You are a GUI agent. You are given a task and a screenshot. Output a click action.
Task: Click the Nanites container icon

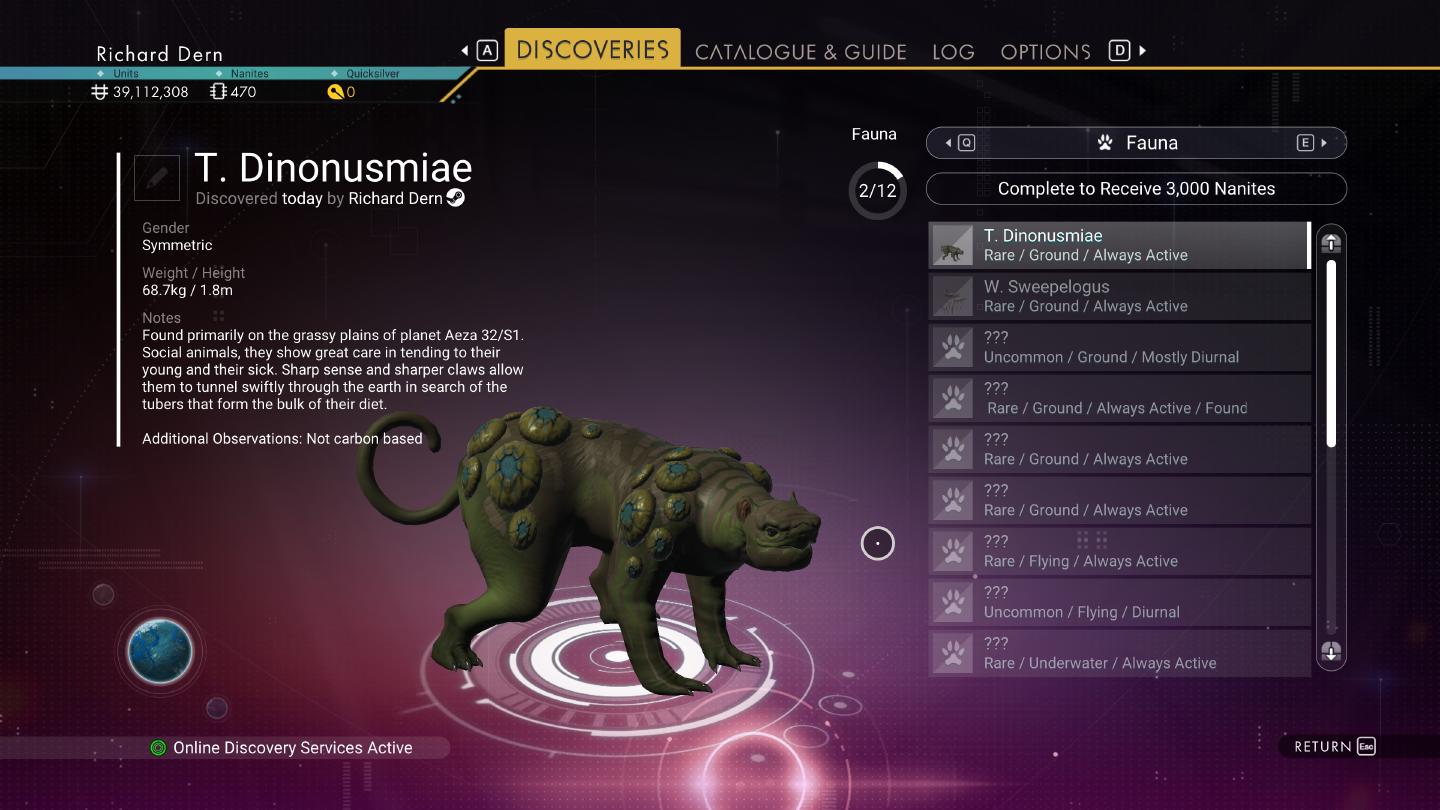pos(219,90)
